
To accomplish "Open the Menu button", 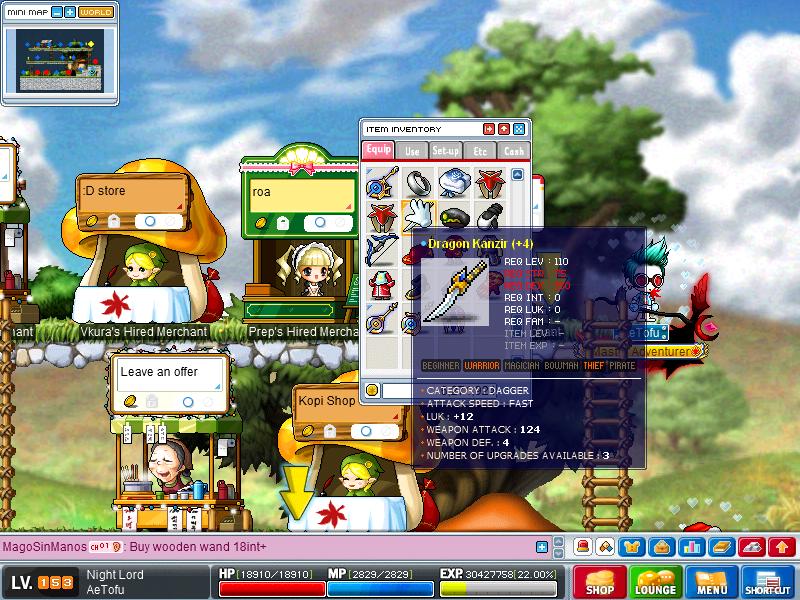I will click(712, 582).
